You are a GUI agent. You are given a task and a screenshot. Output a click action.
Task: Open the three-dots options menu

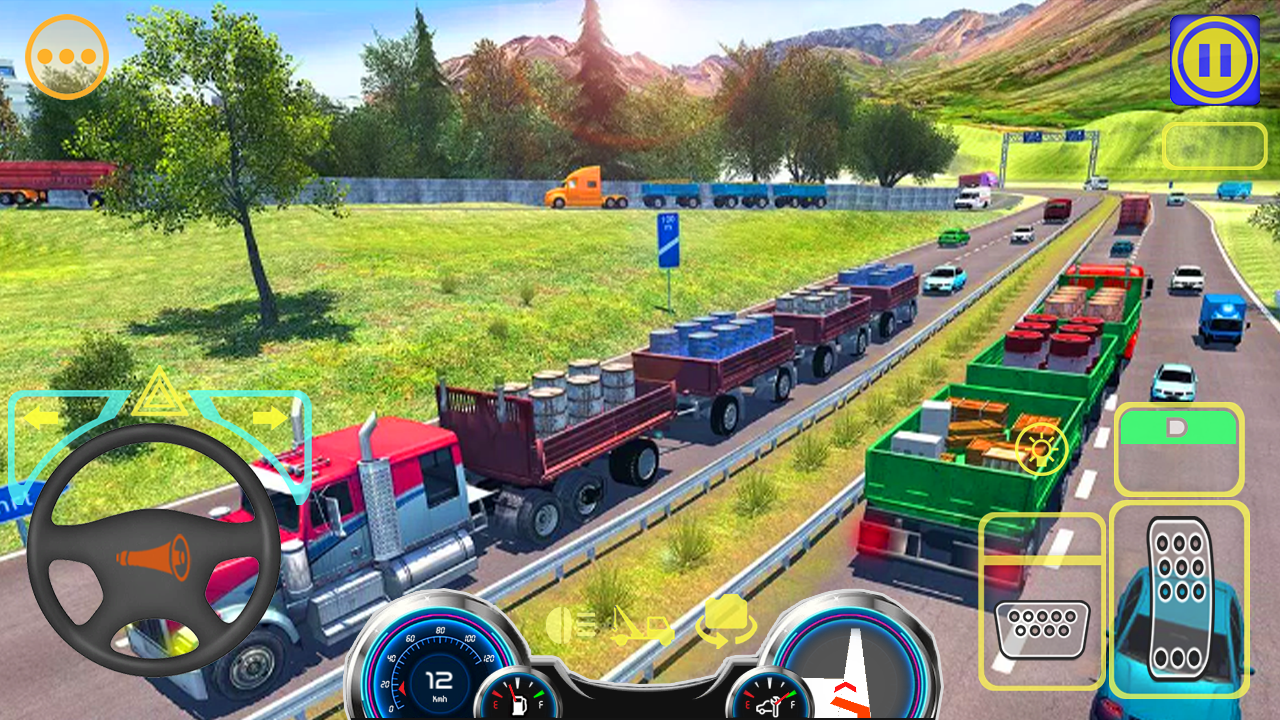(67, 57)
